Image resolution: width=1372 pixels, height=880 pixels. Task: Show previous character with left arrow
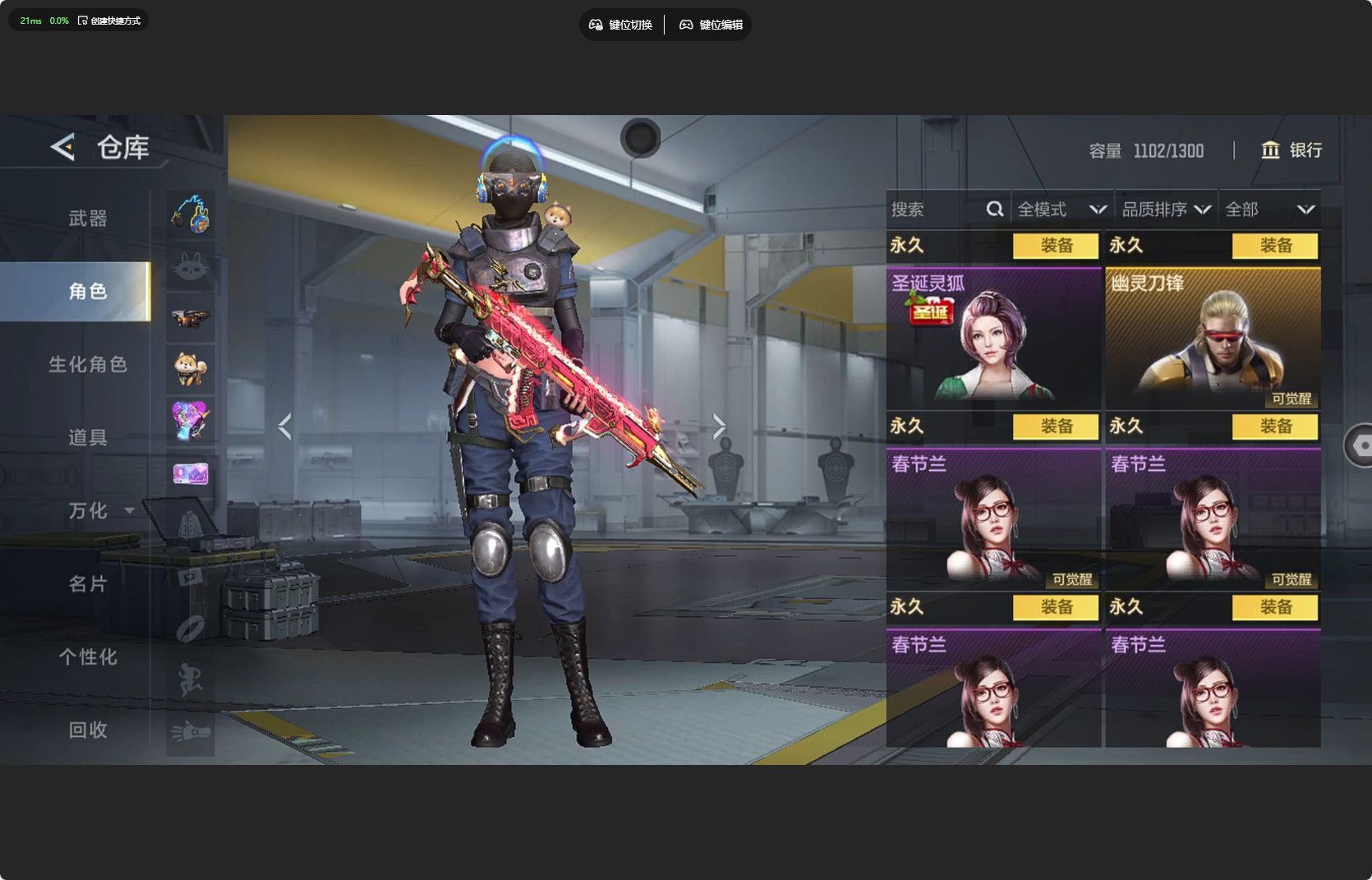285,426
